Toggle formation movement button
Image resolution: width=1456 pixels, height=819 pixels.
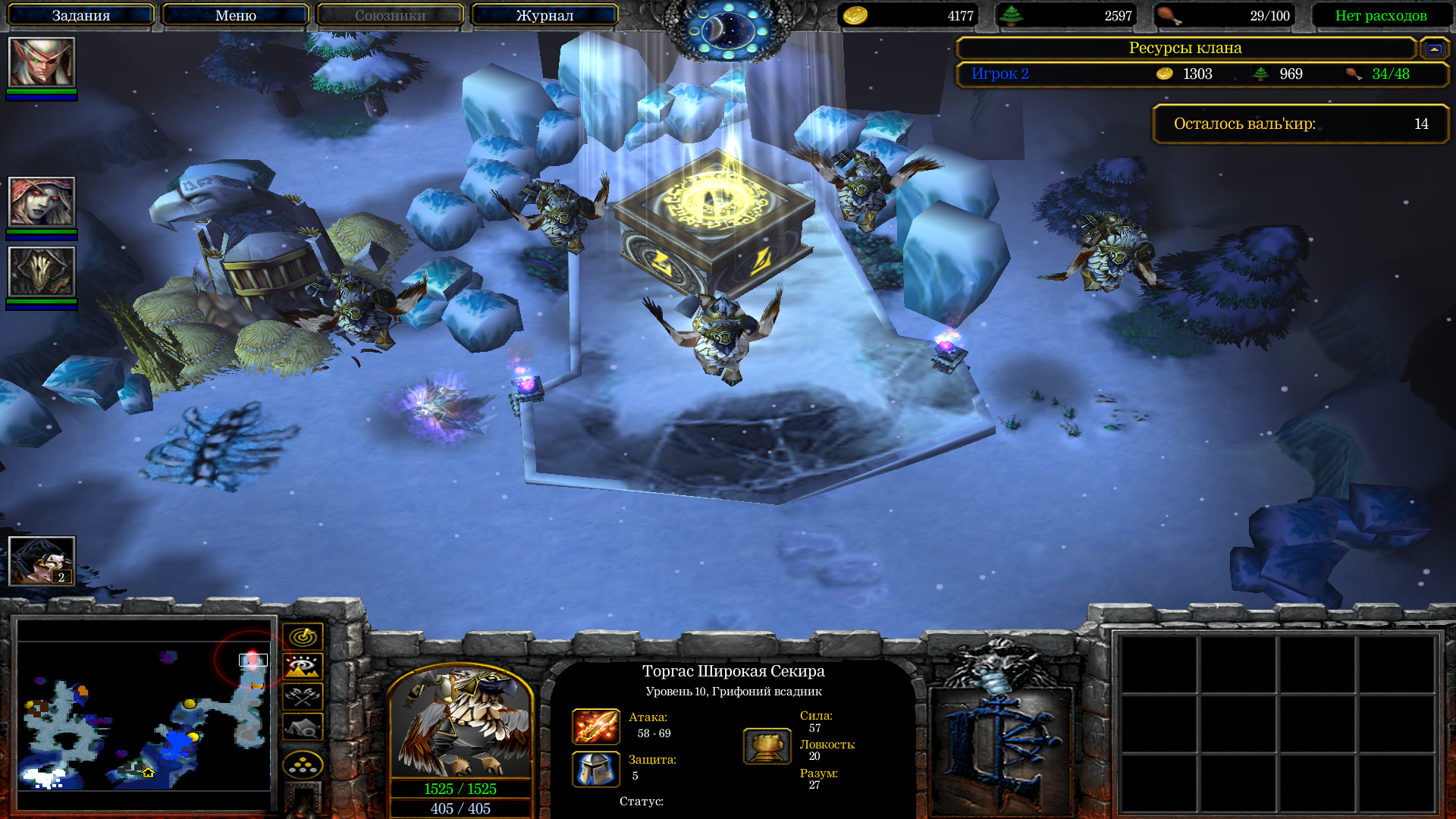point(303,765)
